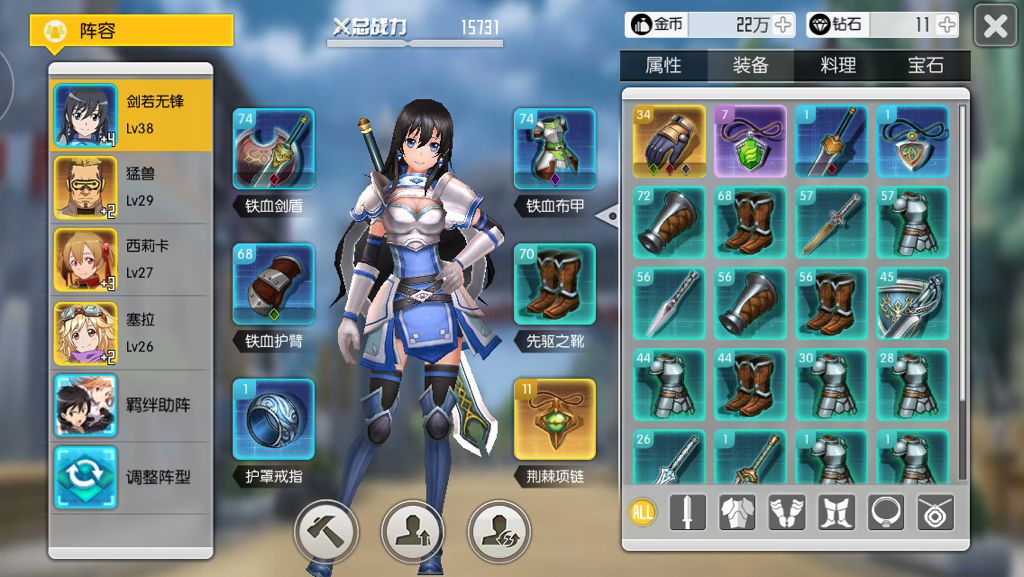Inspect the equipped 铁血布甲 armor slot

554,149
